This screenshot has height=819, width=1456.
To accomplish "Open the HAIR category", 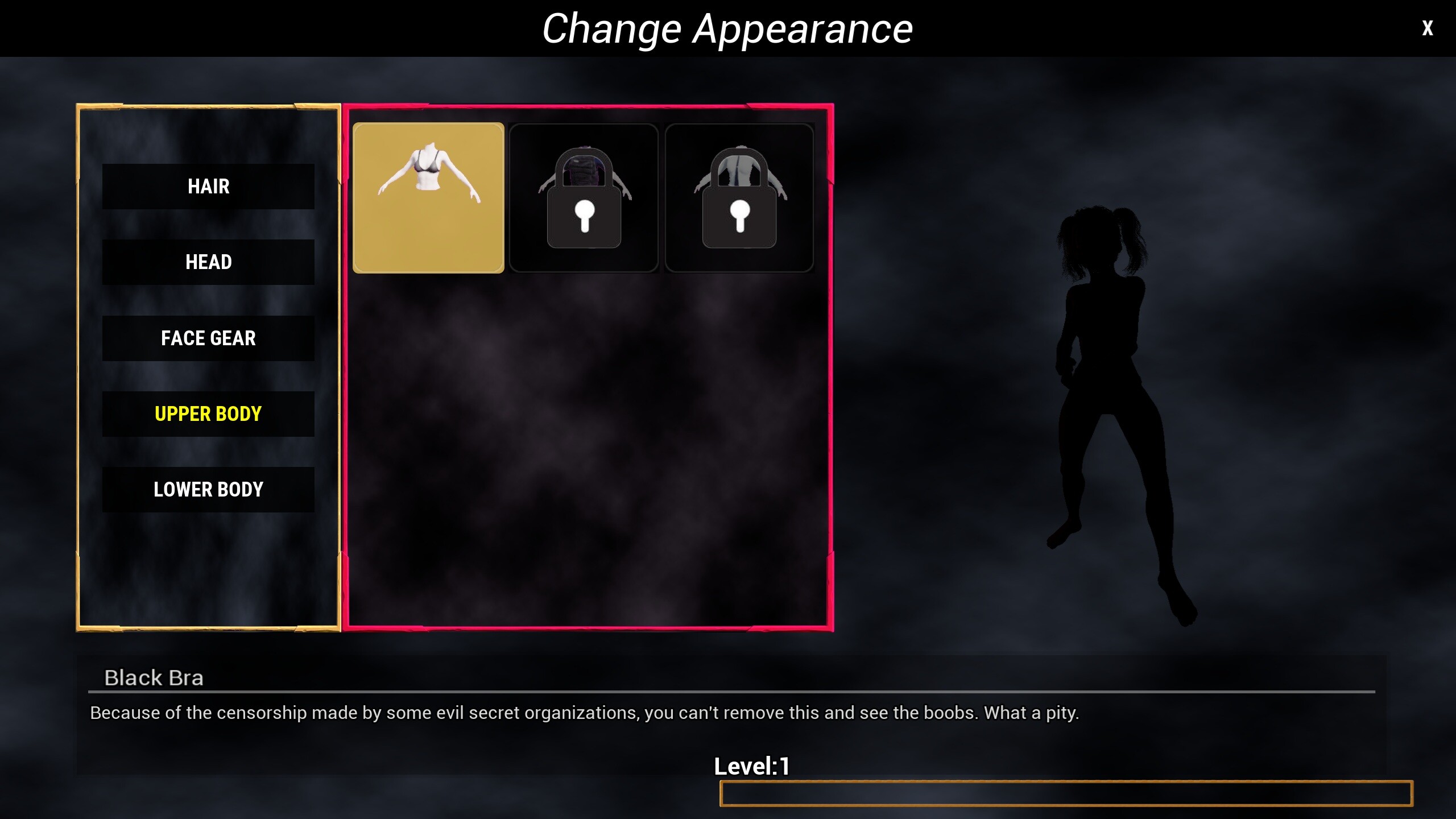I will pyautogui.click(x=208, y=186).
